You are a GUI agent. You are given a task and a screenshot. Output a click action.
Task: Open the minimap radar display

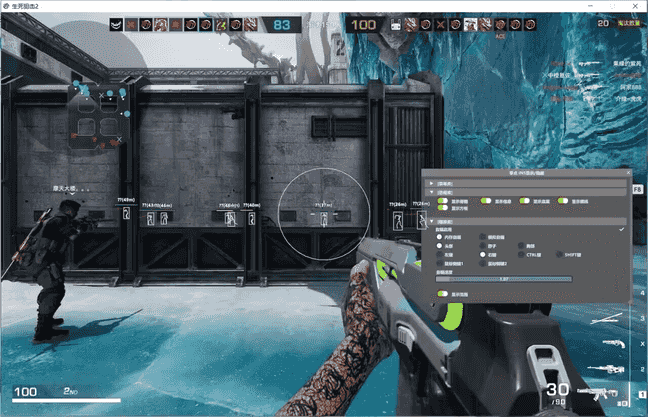pyautogui.click(x=97, y=113)
